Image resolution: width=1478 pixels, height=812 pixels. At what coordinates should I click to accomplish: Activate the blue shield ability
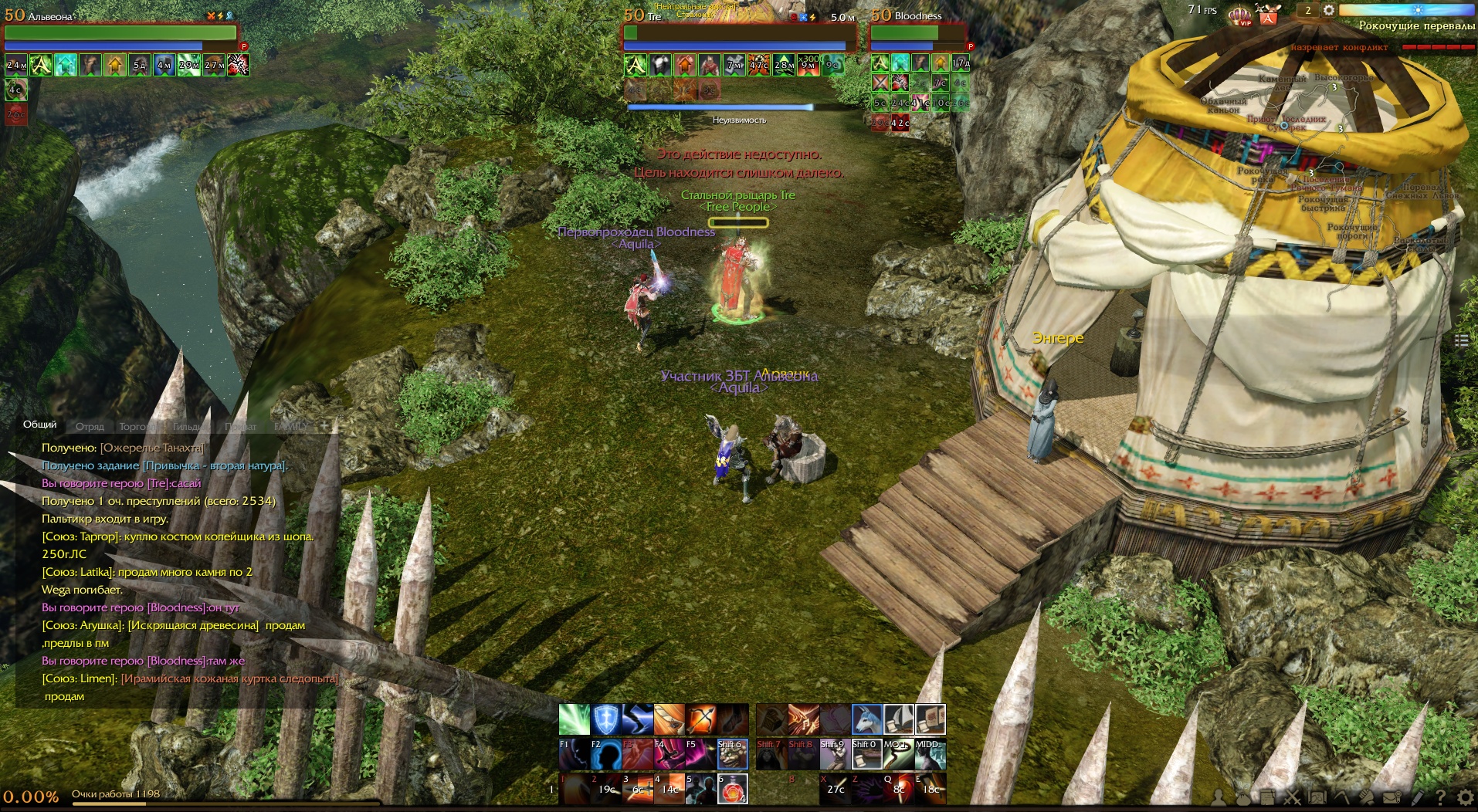point(606,719)
